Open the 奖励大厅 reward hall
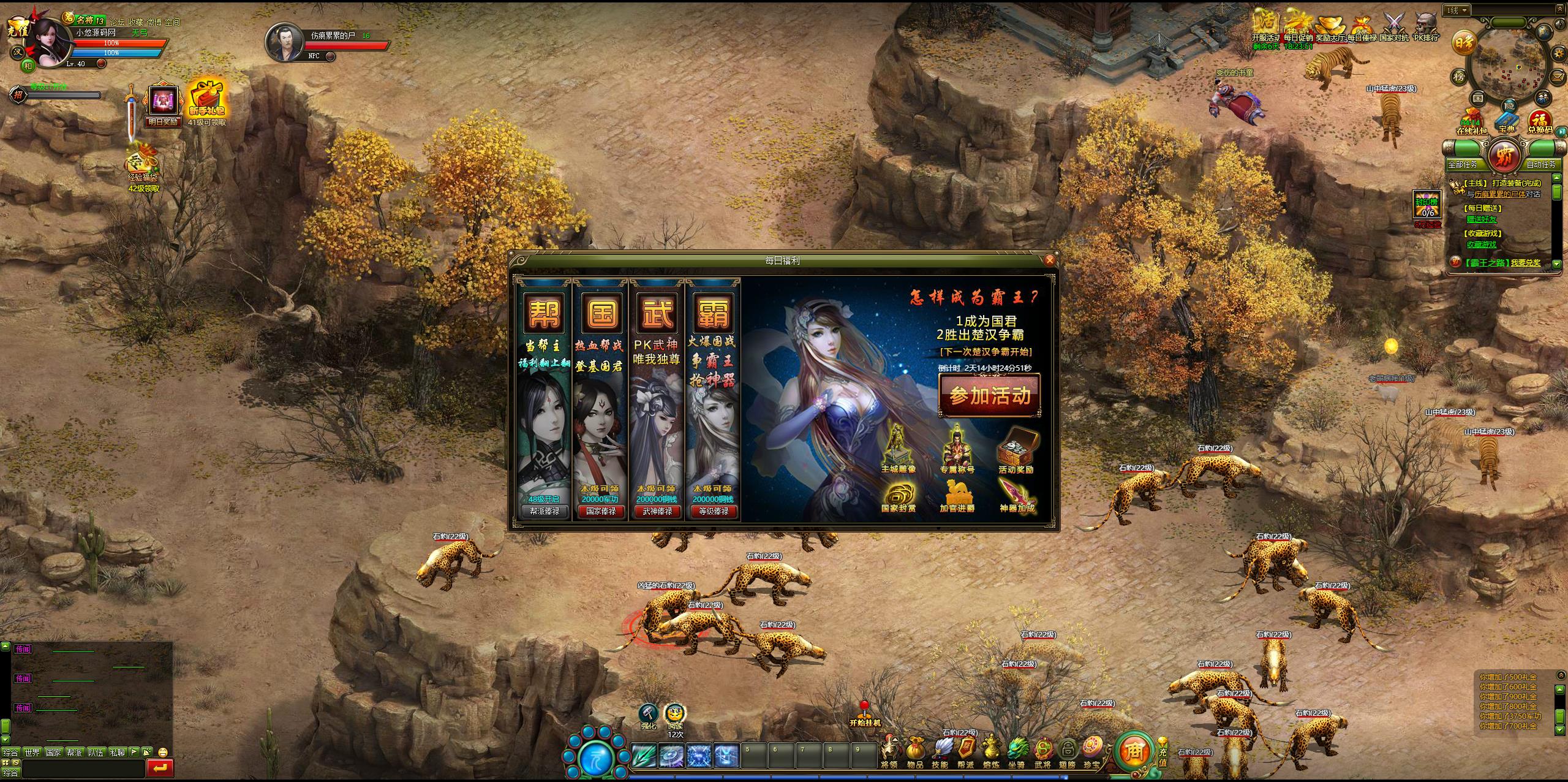This screenshot has width=1568, height=782. [1330, 28]
